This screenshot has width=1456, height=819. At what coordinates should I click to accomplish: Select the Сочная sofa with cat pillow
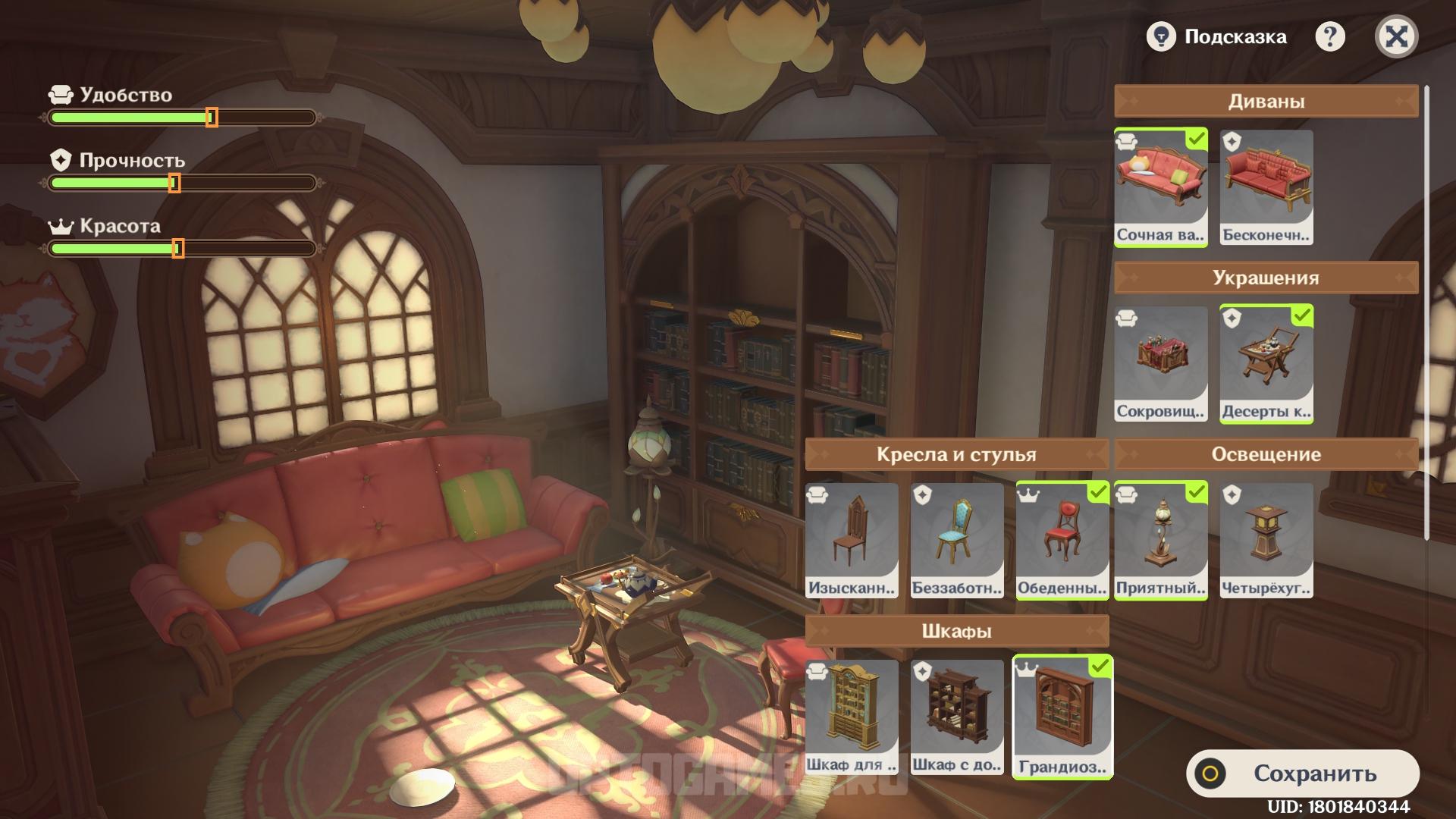coord(1160,187)
